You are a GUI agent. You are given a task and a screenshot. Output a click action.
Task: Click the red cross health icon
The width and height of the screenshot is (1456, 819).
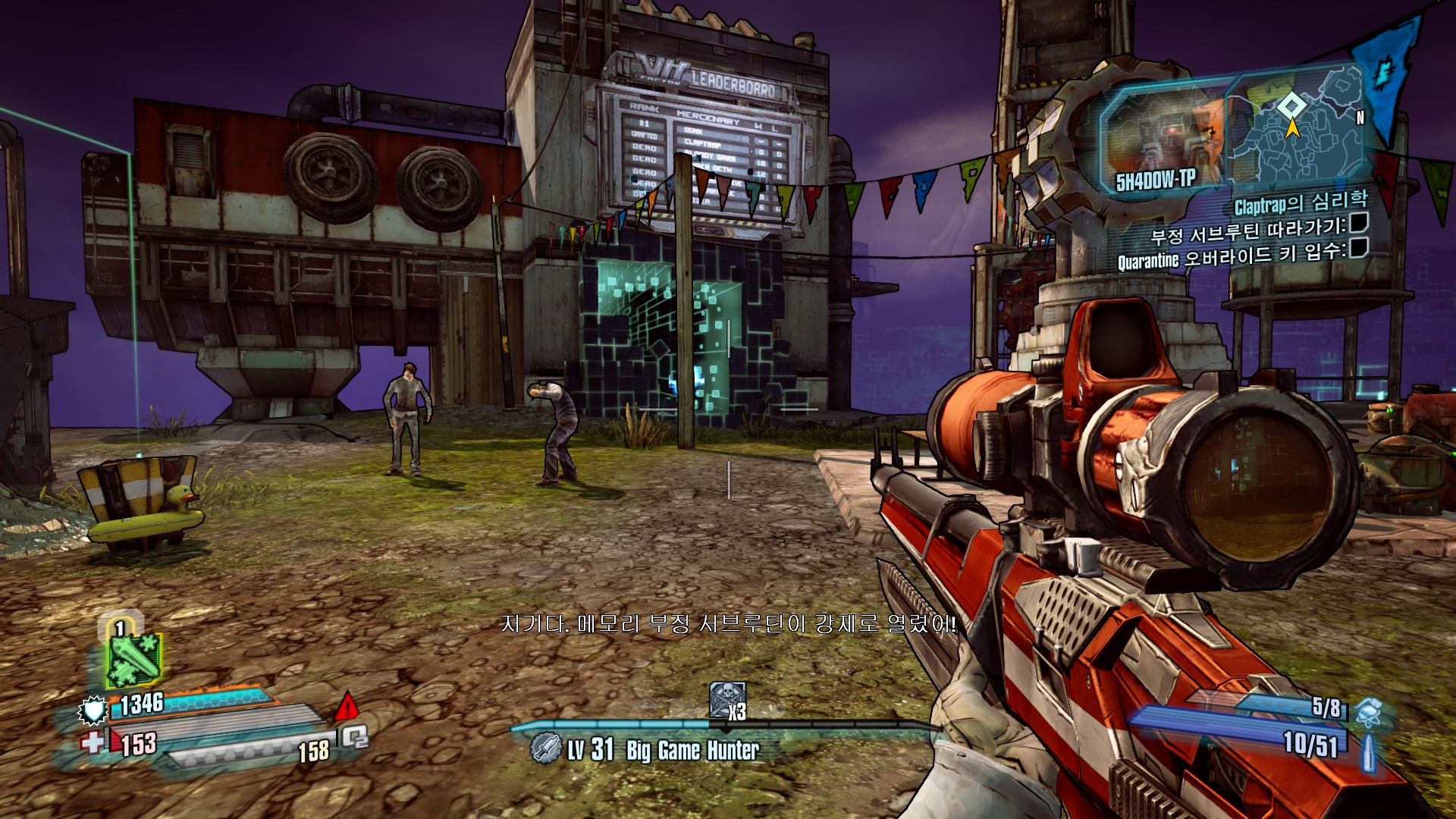coord(93,742)
